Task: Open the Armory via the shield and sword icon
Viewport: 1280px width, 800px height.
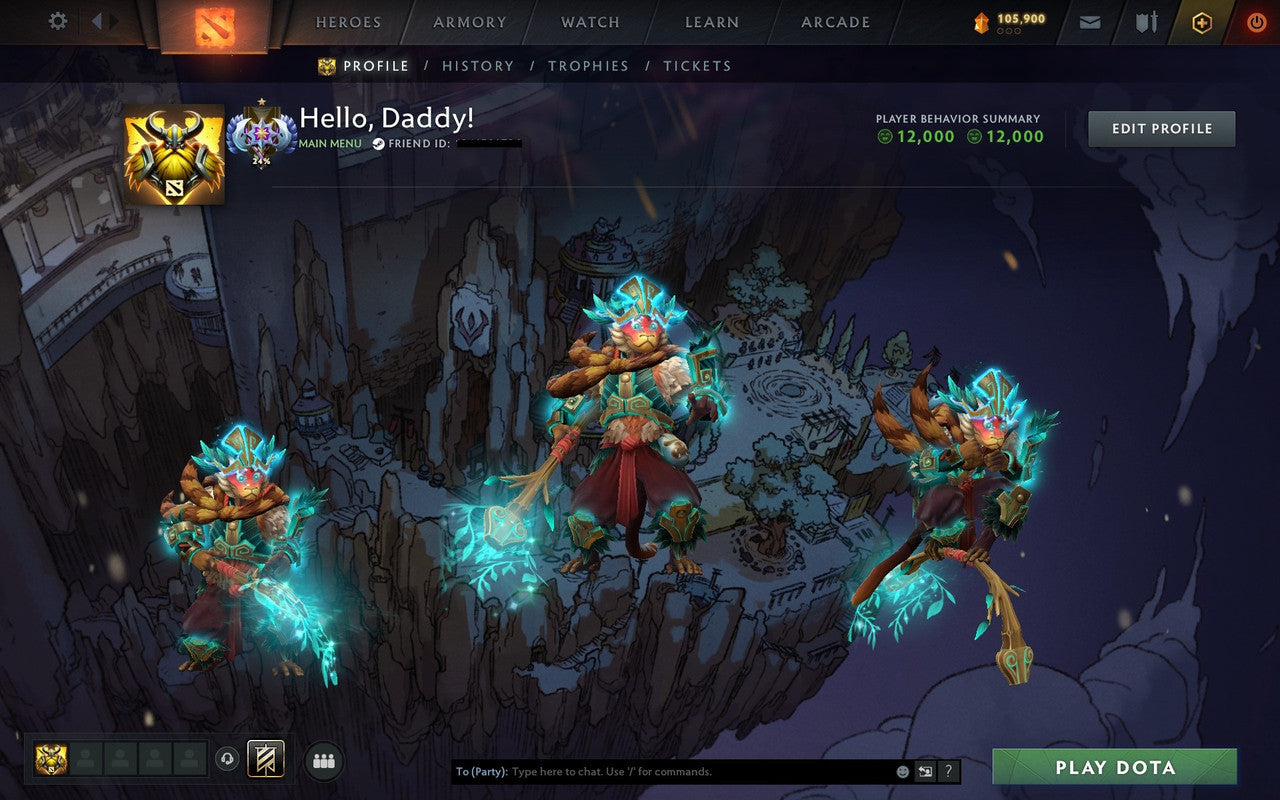Action: [1144, 21]
